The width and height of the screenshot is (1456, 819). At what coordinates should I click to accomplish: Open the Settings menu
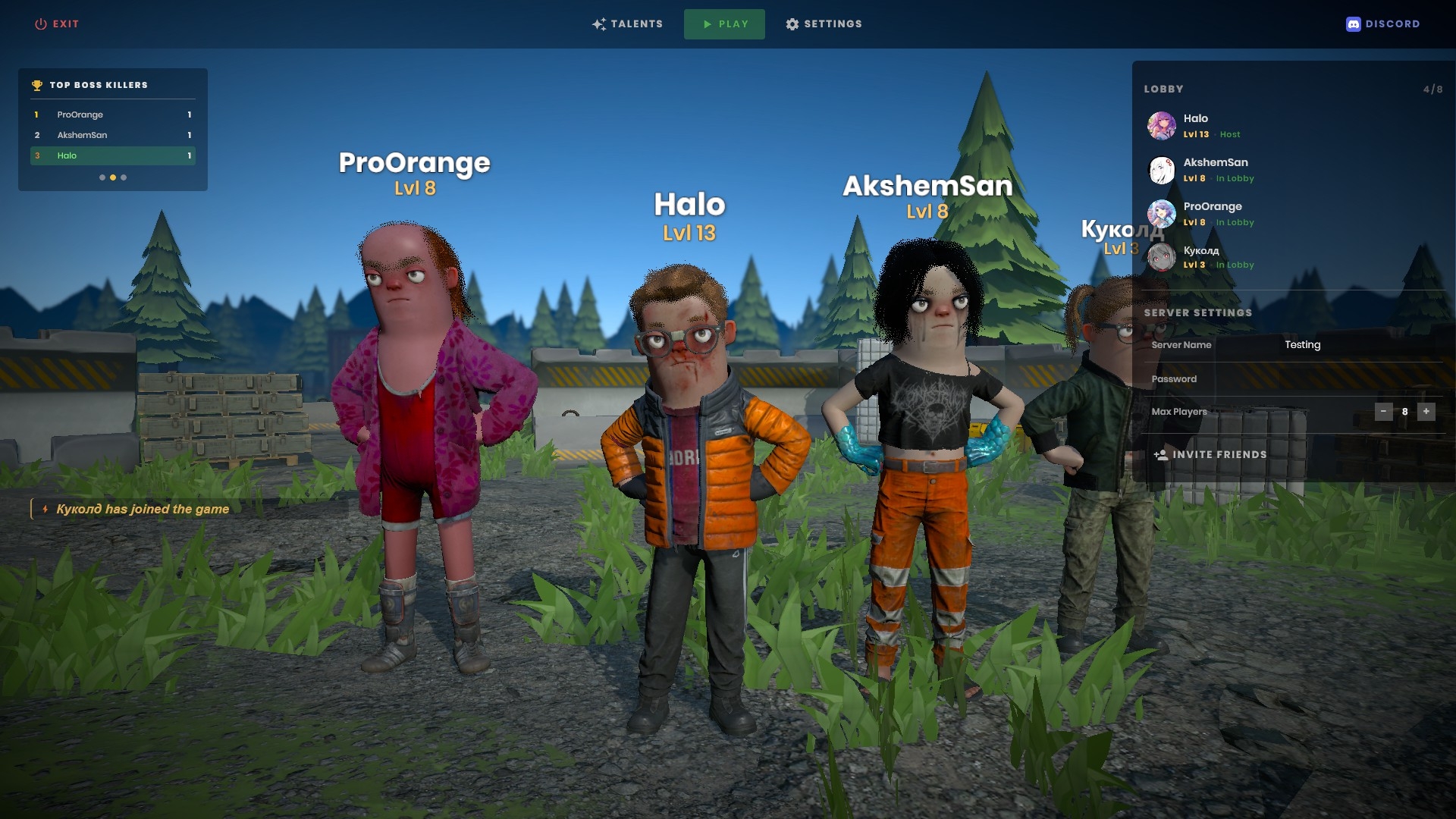824,24
